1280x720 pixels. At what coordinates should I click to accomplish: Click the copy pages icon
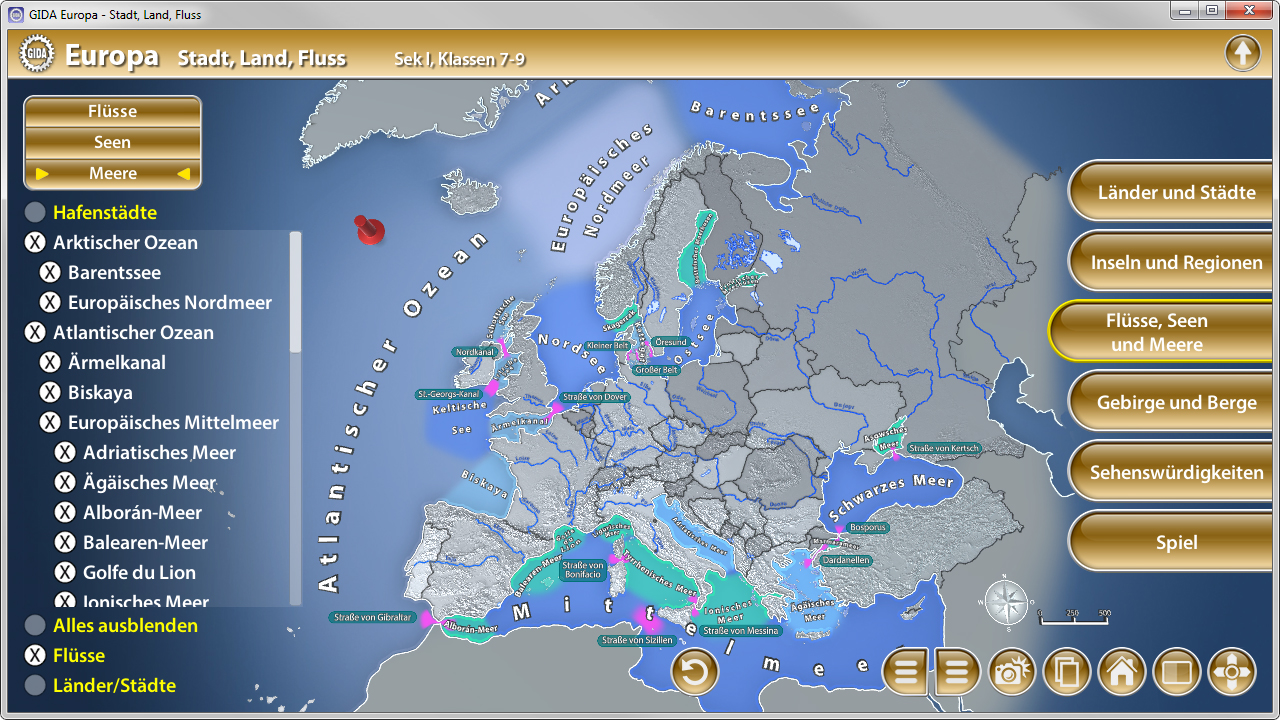pos(1067,671)
